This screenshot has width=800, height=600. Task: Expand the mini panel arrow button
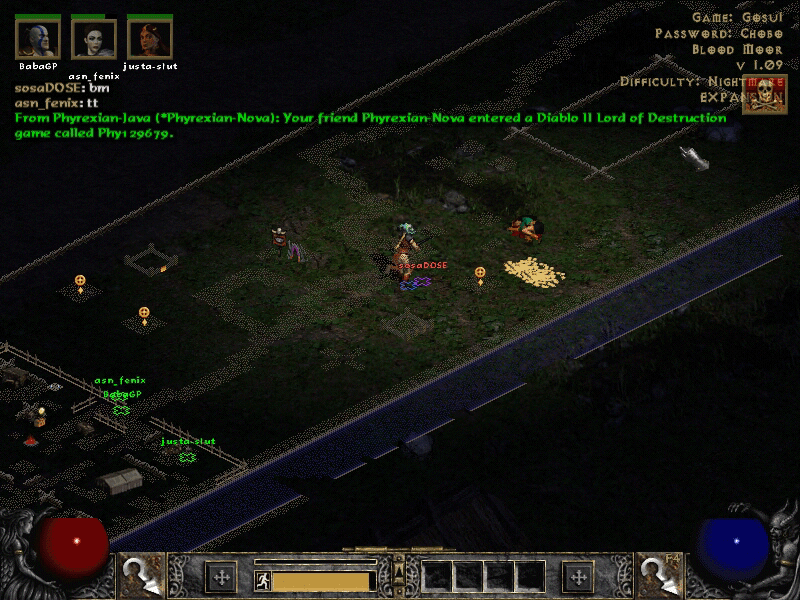tap(399, 566)
